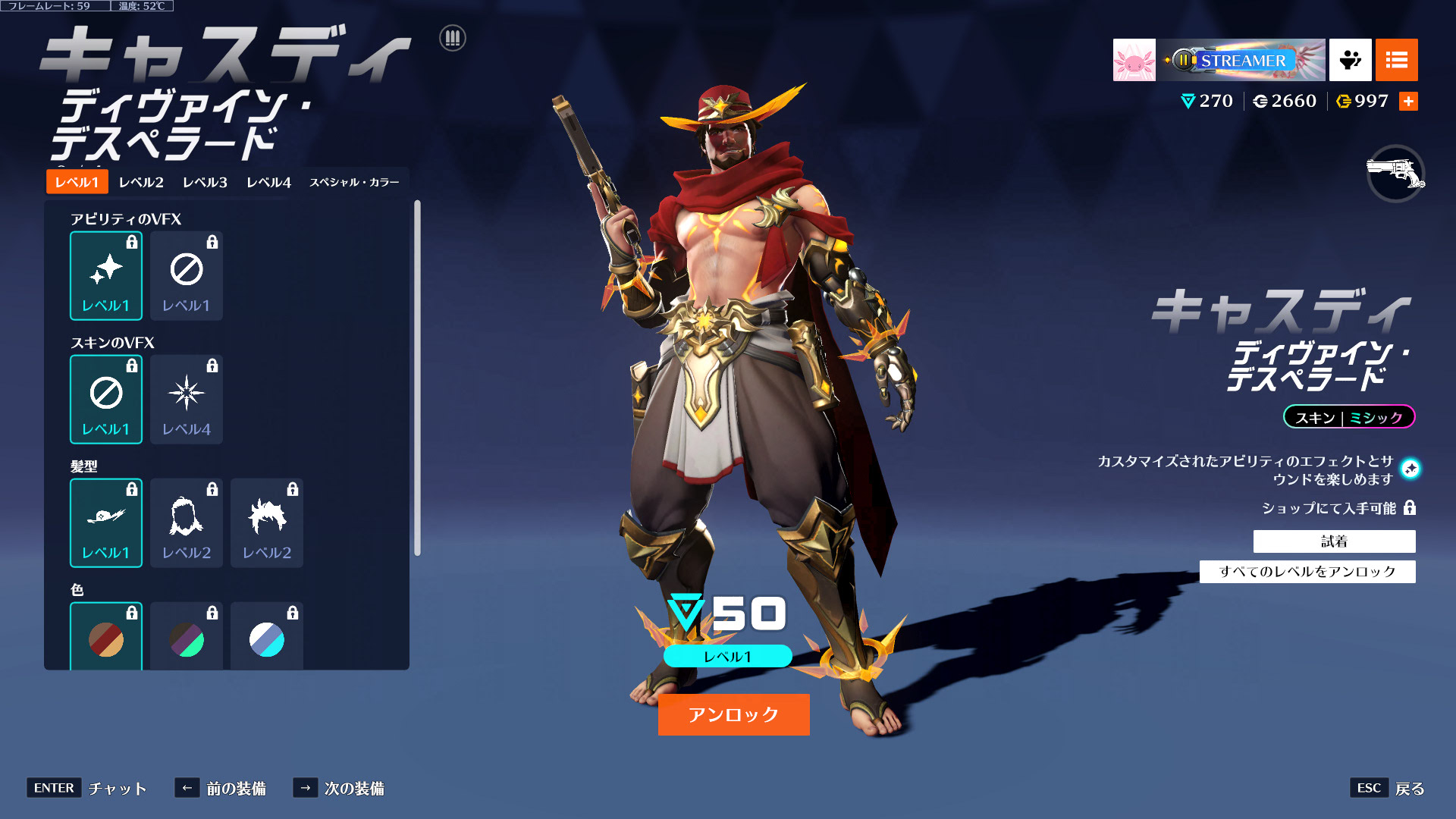Viewport: 1456px width, 819px height.
Task: Select the レベル4 tab
Action: coord(268,182)
